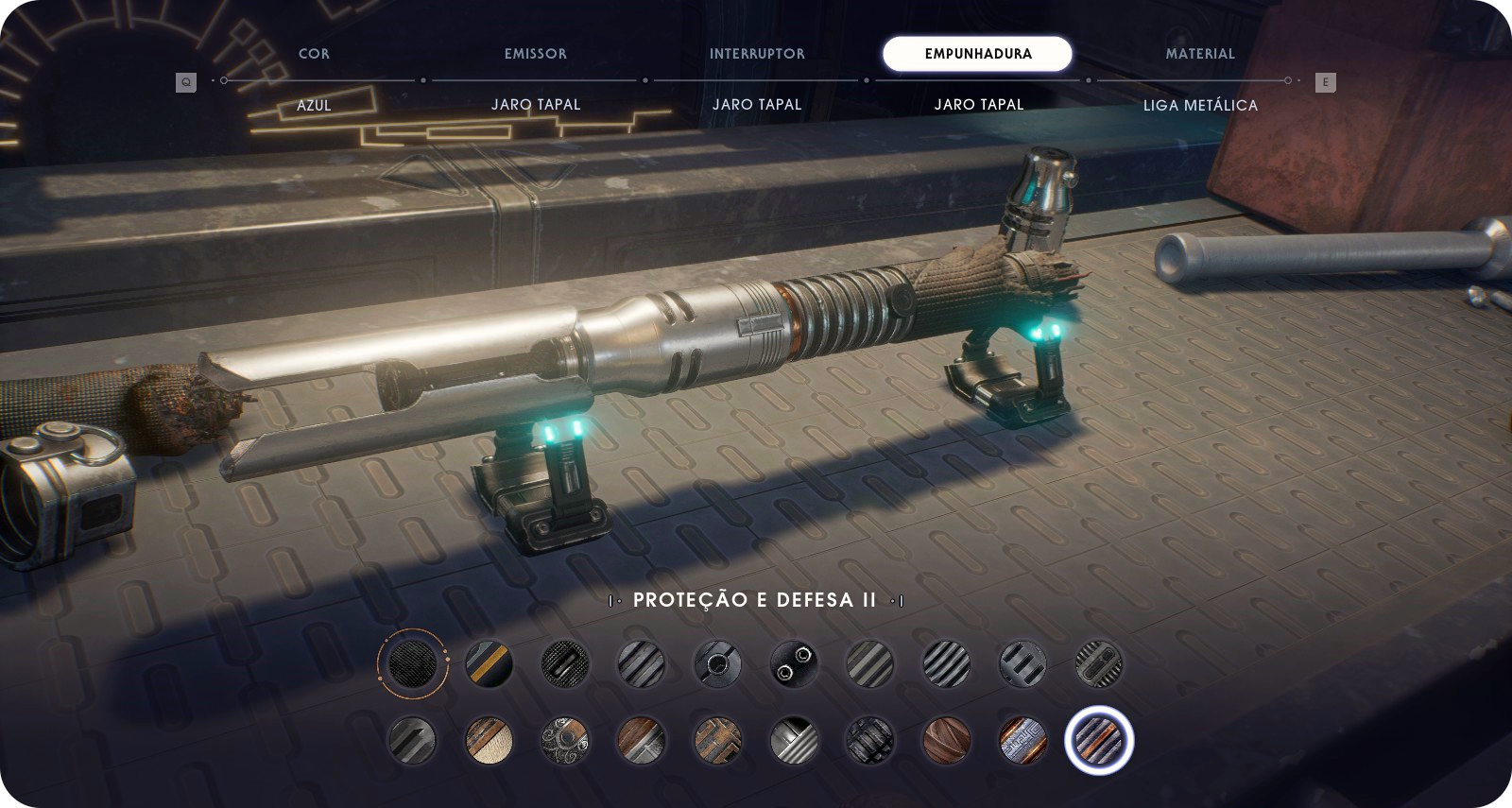Go to the MATERIAL tab
The image size is (1512, 808).
point(1199,54)
